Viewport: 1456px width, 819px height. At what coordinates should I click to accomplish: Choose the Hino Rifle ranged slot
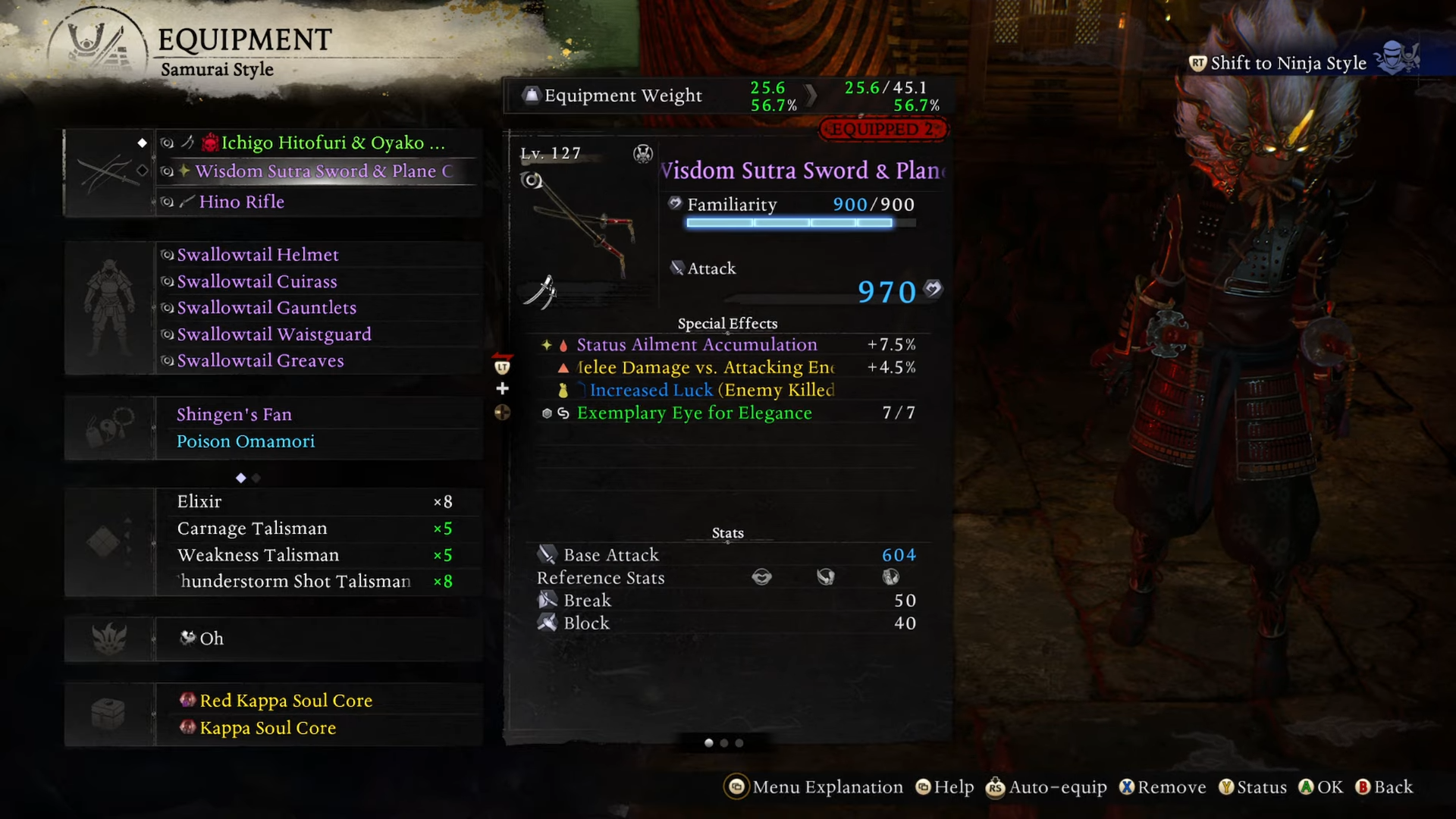tap(241, 202)
